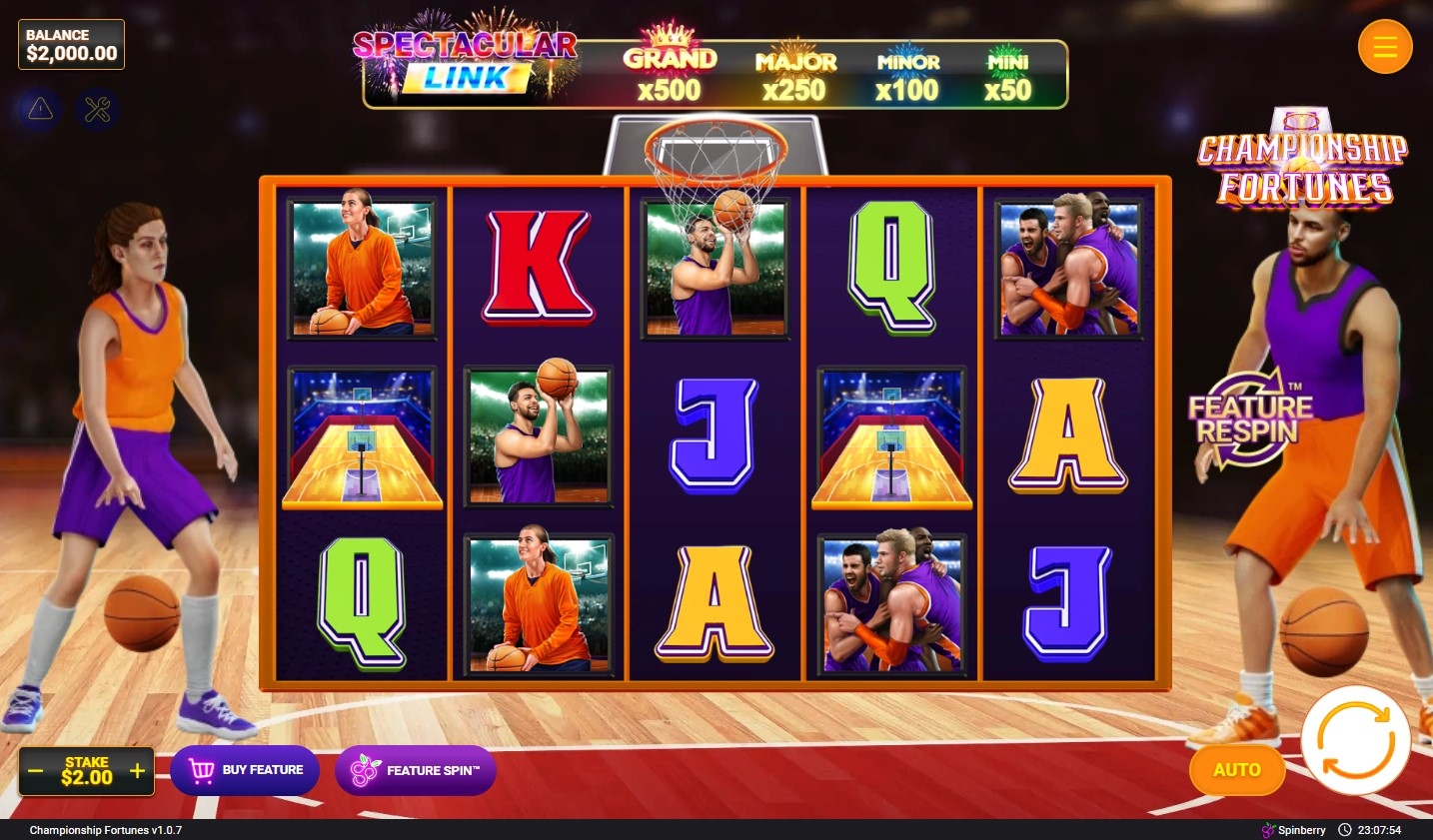Spin the reels with the orange arrows button
This screenshot has height=840, width=1433.
click(1355, 740)
